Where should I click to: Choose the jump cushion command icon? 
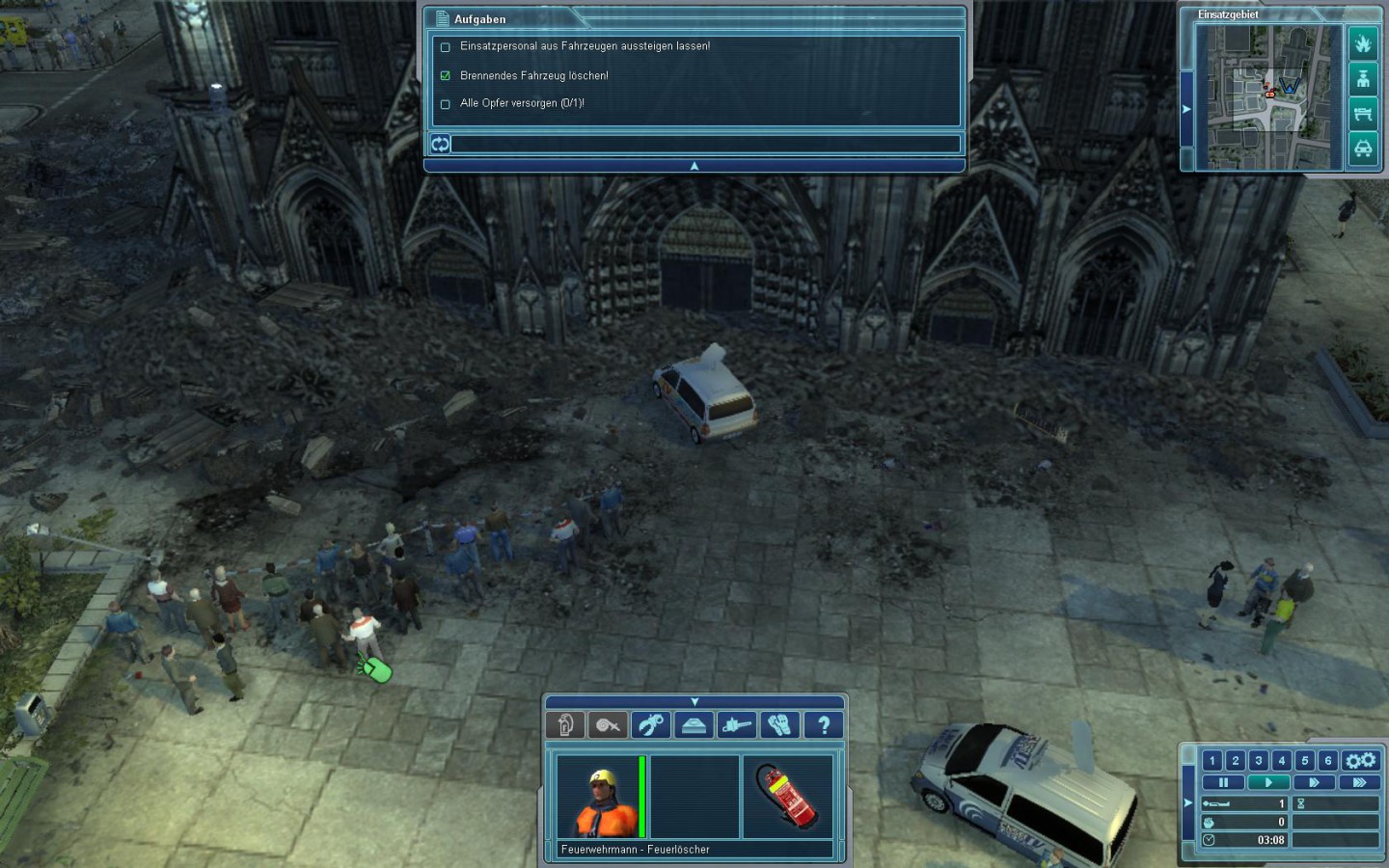pyautogui.click(x=694, y=725)
